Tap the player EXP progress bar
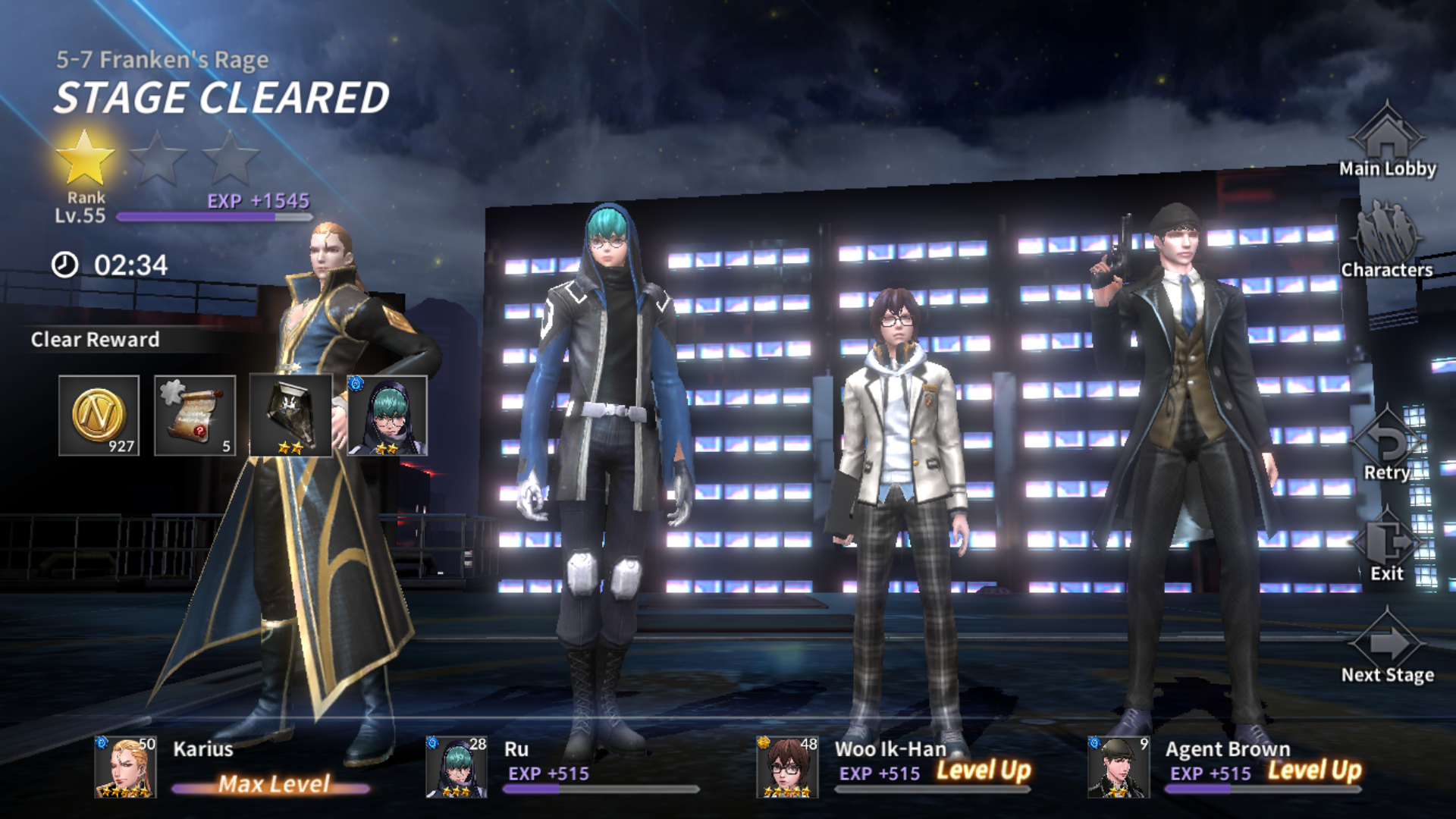 point(216,215)
